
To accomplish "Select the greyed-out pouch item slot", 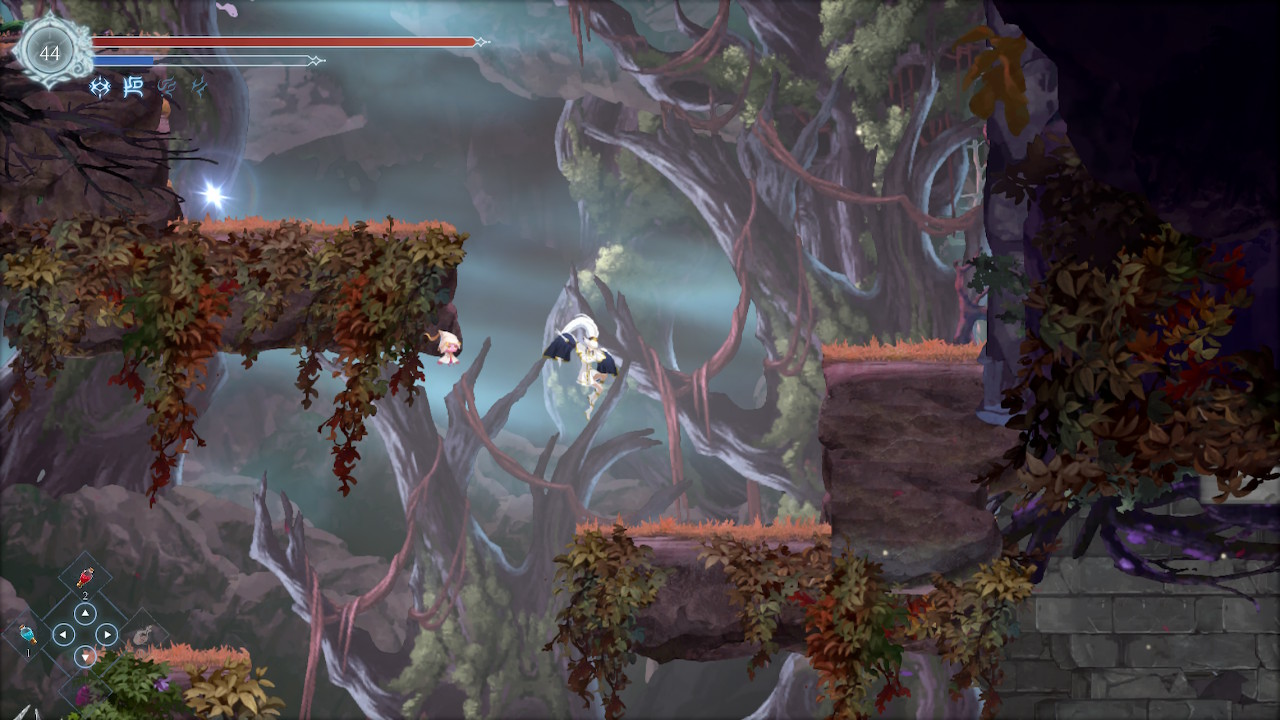I will [x=143, y=633].
